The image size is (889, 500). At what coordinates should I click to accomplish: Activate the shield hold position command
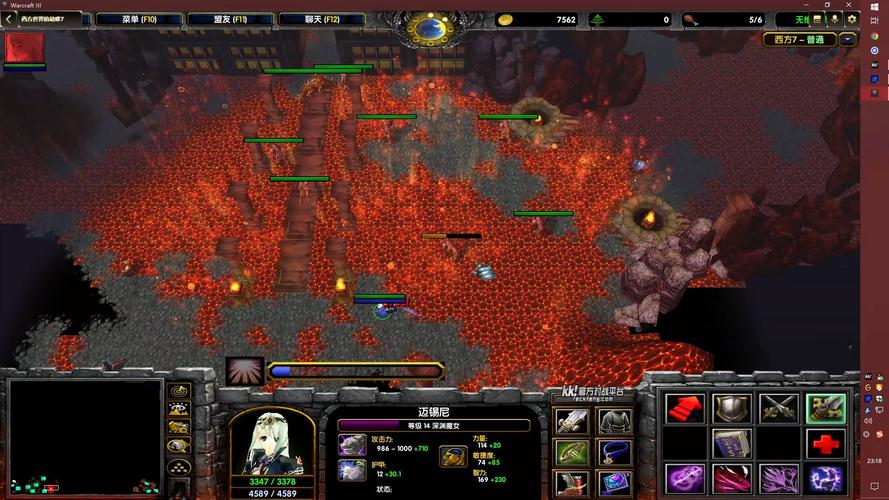(731, 408)
